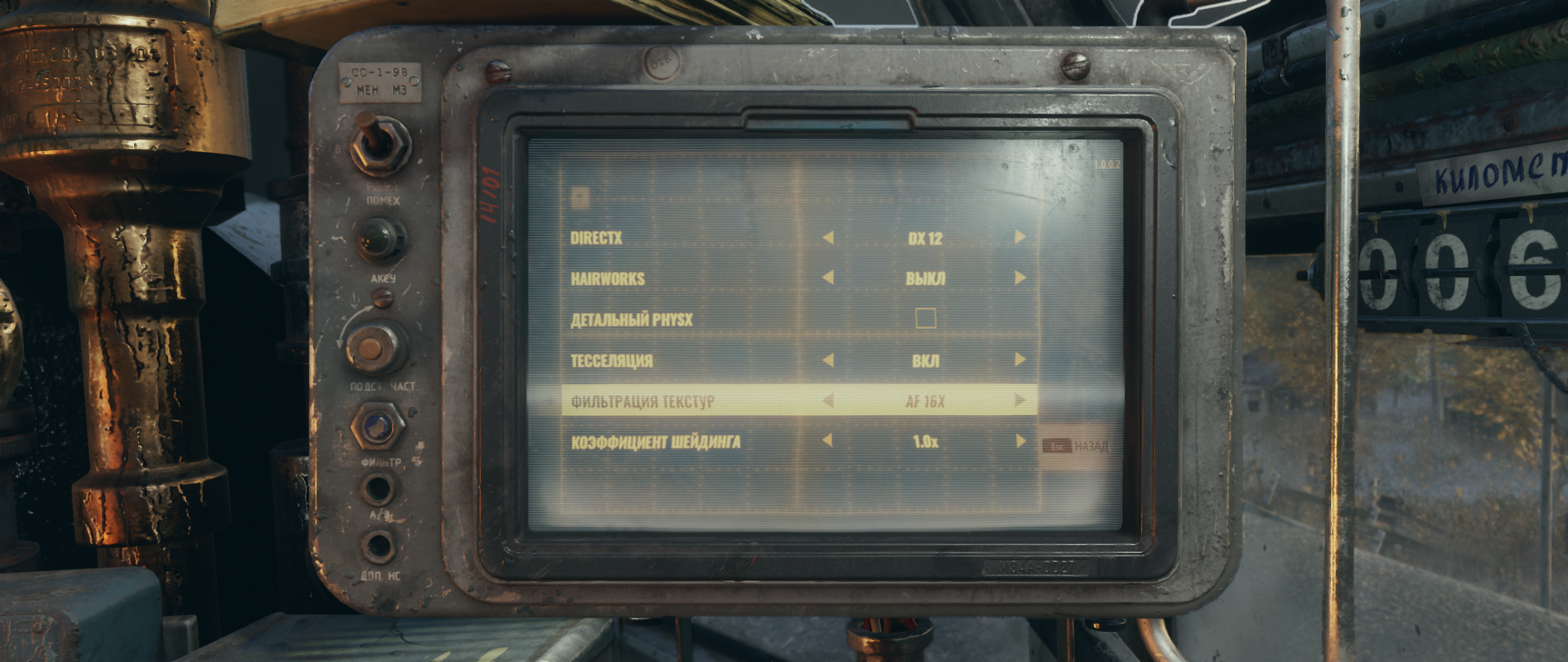Click the left arrow for Hairworks ВЫКЛ
The height and width of the screenshot is (662, 1568).
coord(828,278)
